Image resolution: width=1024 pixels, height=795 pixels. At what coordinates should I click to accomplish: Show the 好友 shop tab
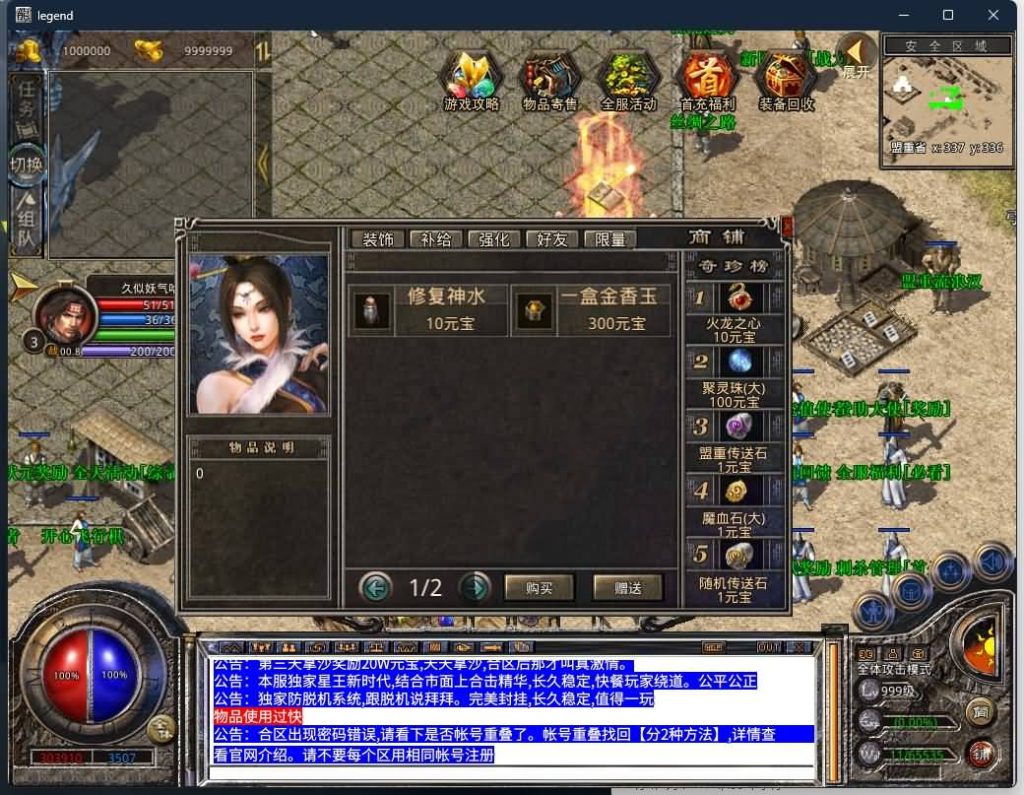tap(552, 240)
